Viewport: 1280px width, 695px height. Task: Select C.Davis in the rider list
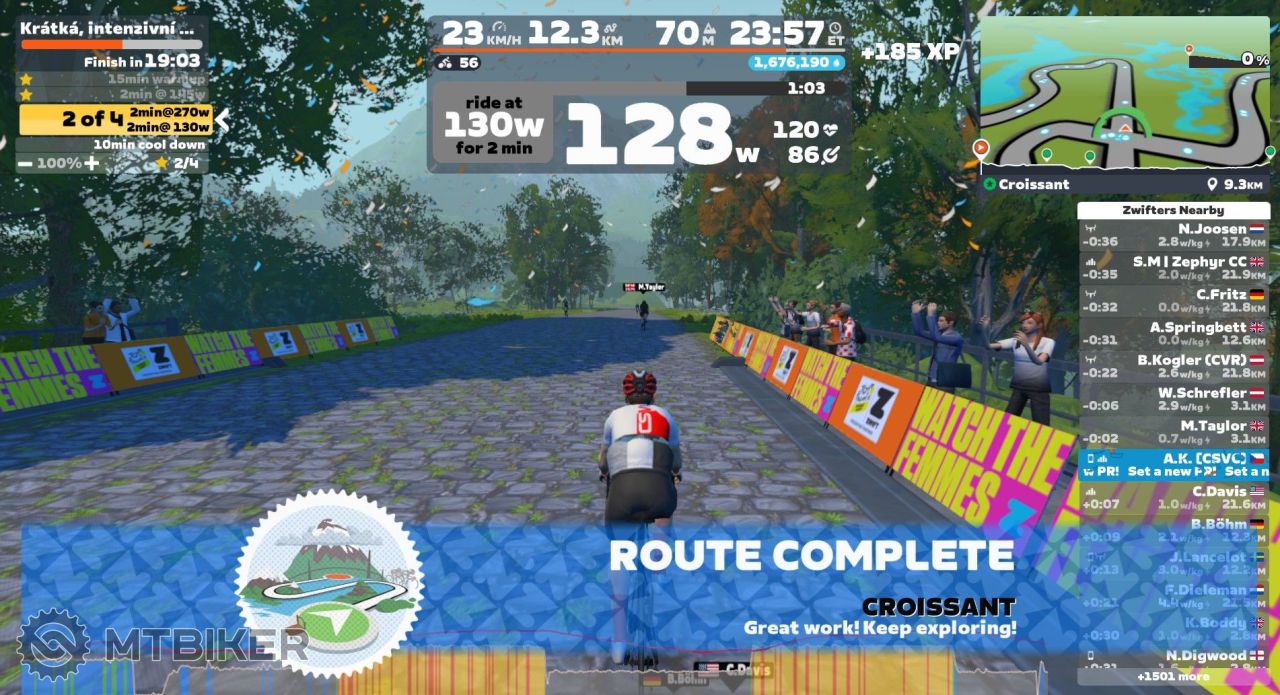pyautogui.click(x=1173, y=497)
